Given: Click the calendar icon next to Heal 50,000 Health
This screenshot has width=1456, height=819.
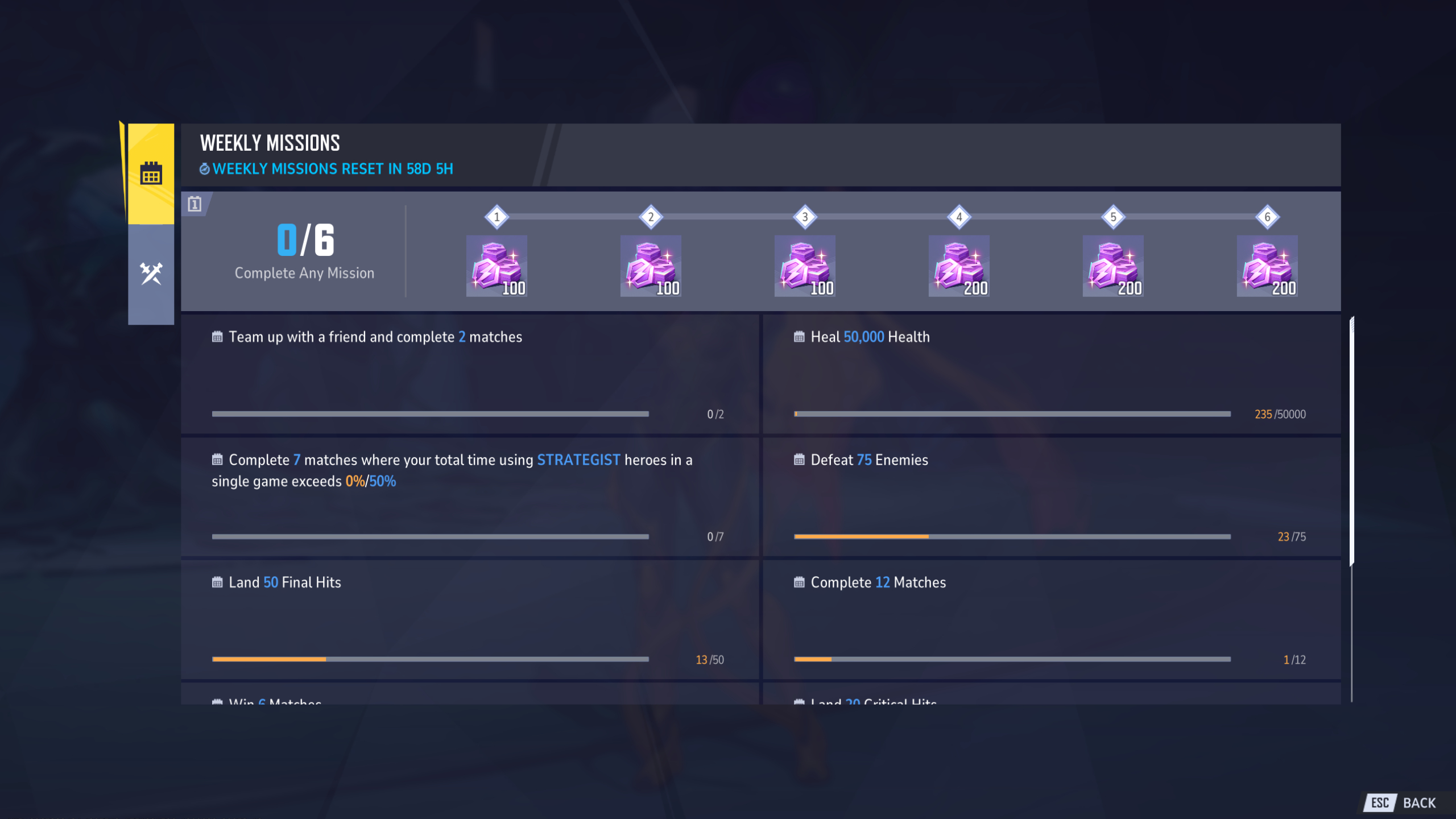Looking at the screenshot, I should pyautogui.click(x=799, y=337).
